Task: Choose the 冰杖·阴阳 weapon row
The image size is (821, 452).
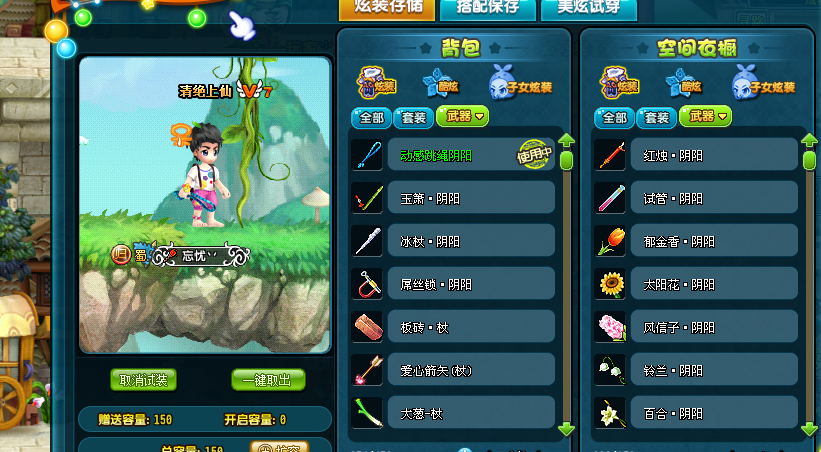Action: (453, 241)
